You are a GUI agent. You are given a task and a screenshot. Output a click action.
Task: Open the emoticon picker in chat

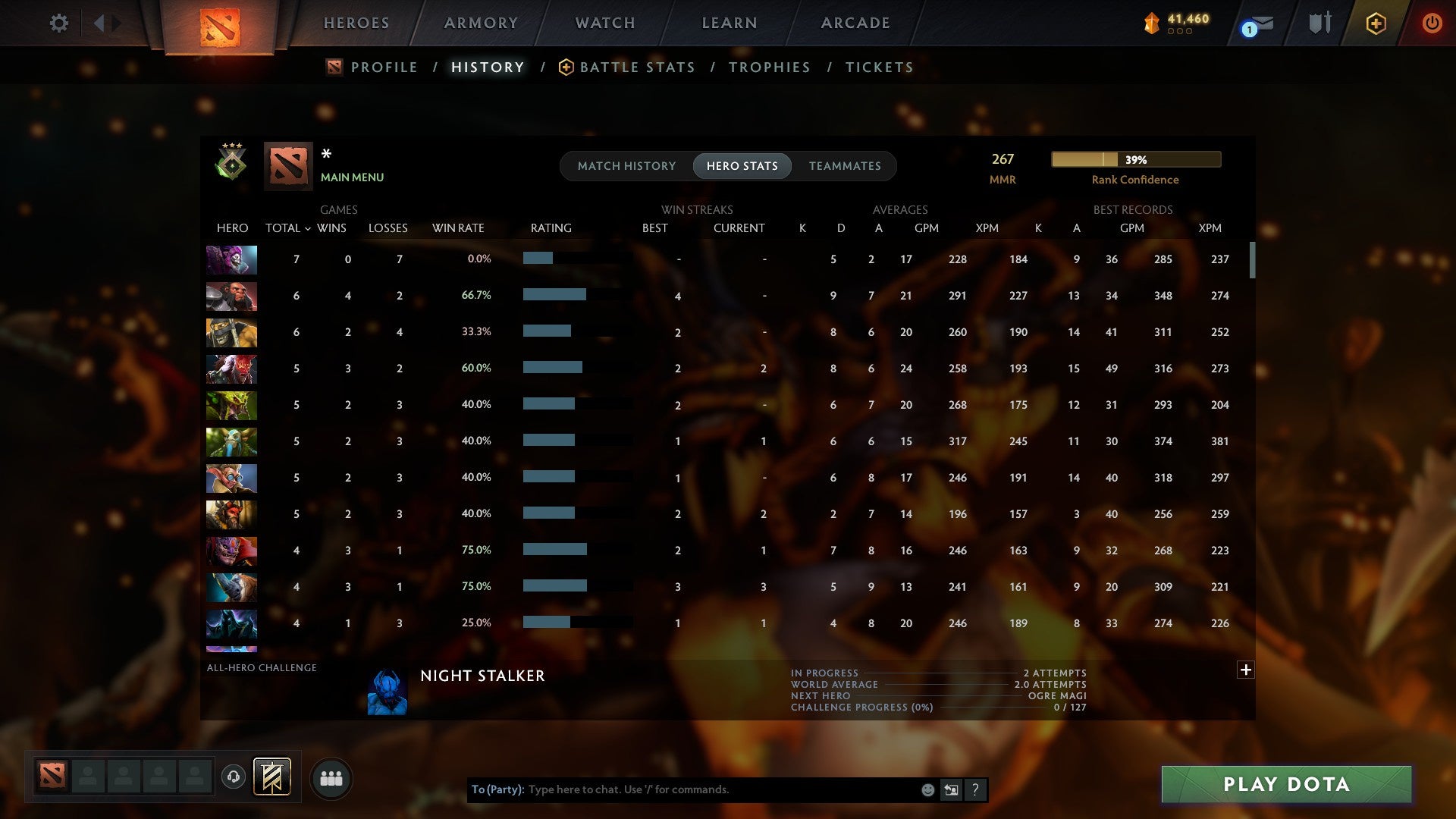927,789
